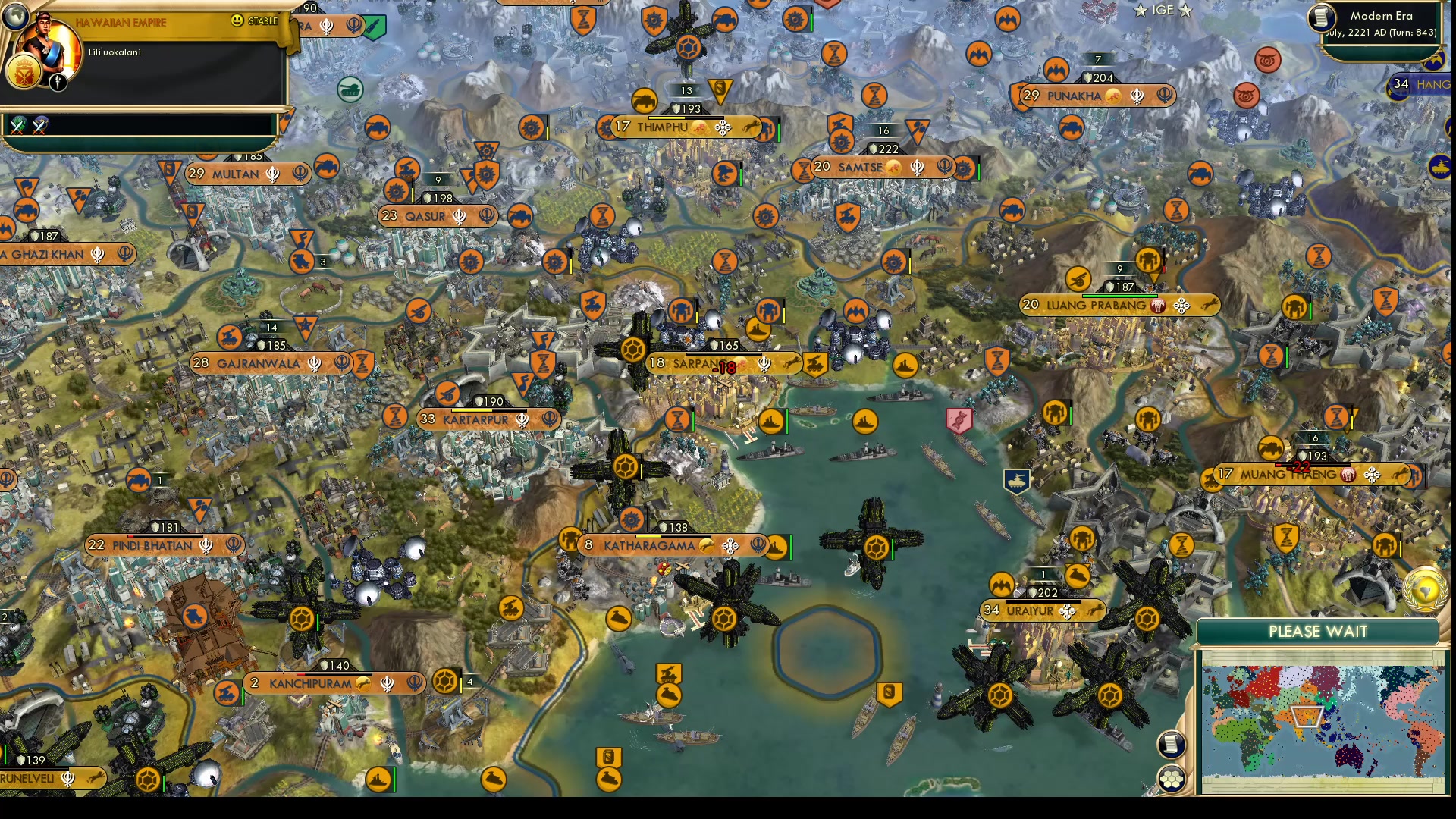Click the horse trade icon on Katharagama's banner
Image resolution: width=1456 pixels, height=819 pixels.
[x=705, y=544]
